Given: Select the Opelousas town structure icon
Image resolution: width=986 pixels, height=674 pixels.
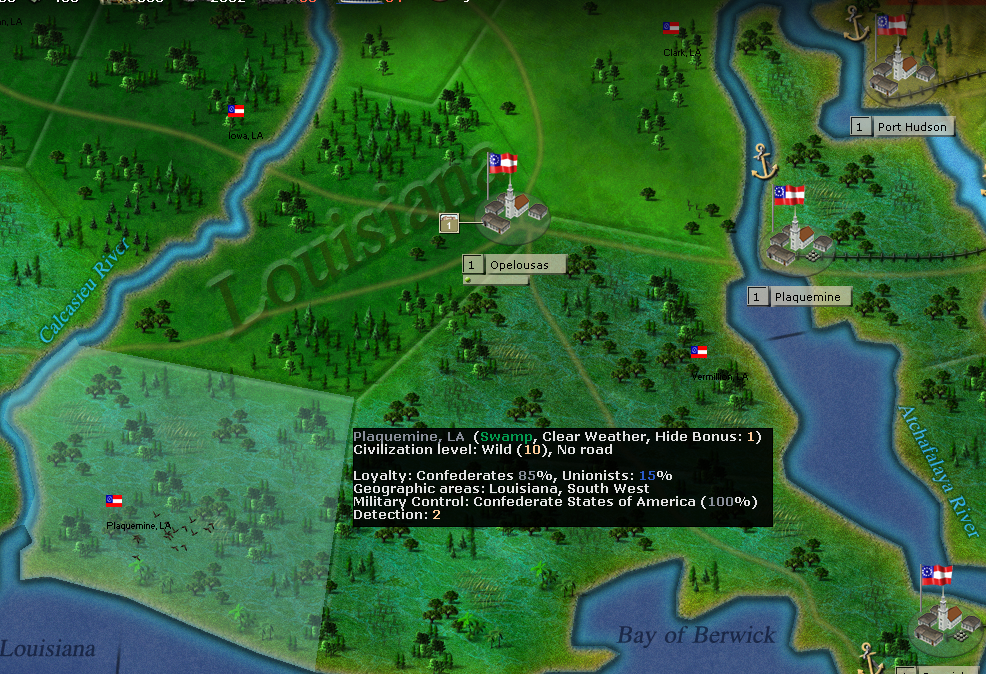Looking at the screenshot, I should point(515,211).
